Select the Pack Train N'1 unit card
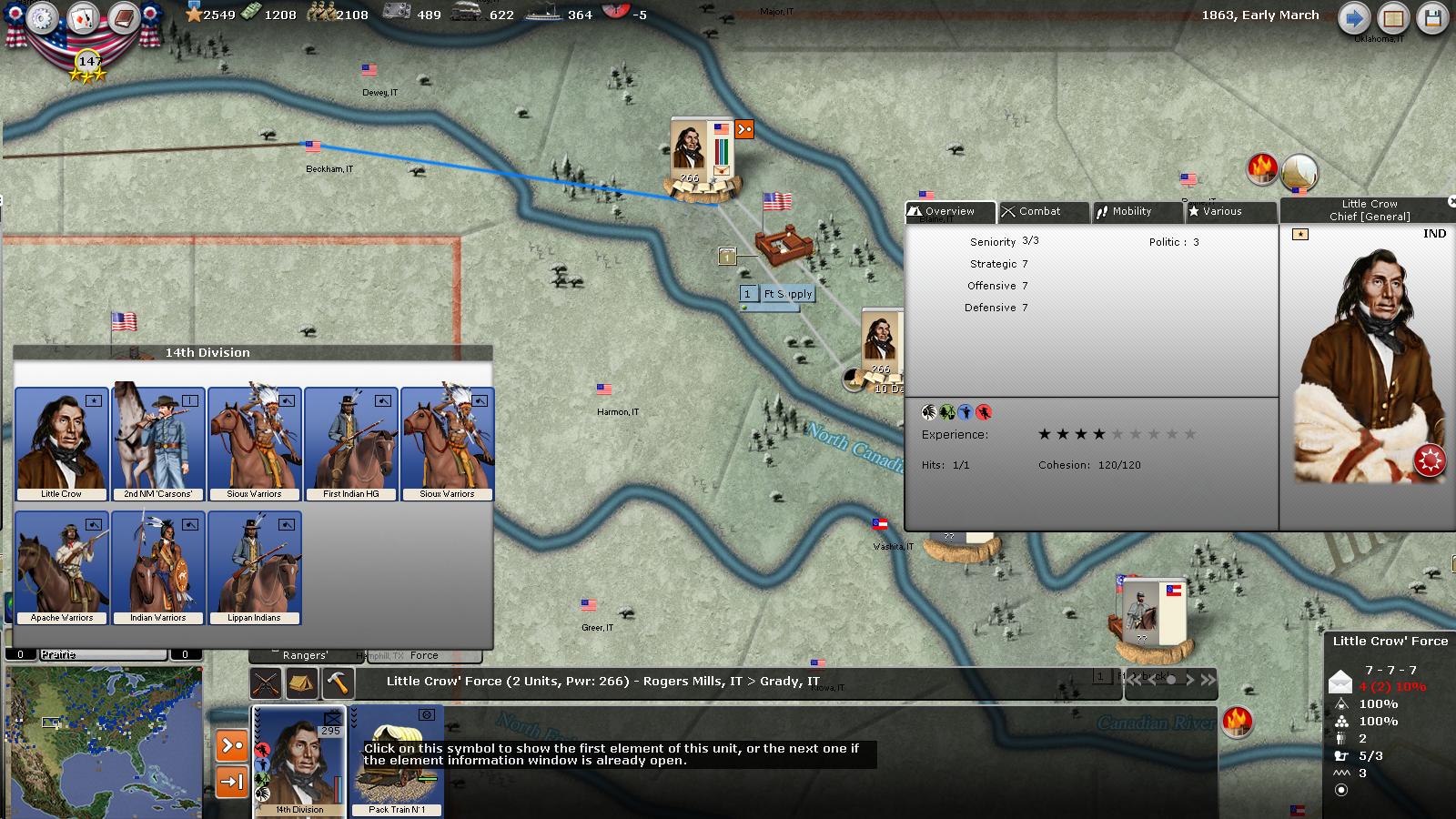 pyautogui.click(x=397, y=761)
